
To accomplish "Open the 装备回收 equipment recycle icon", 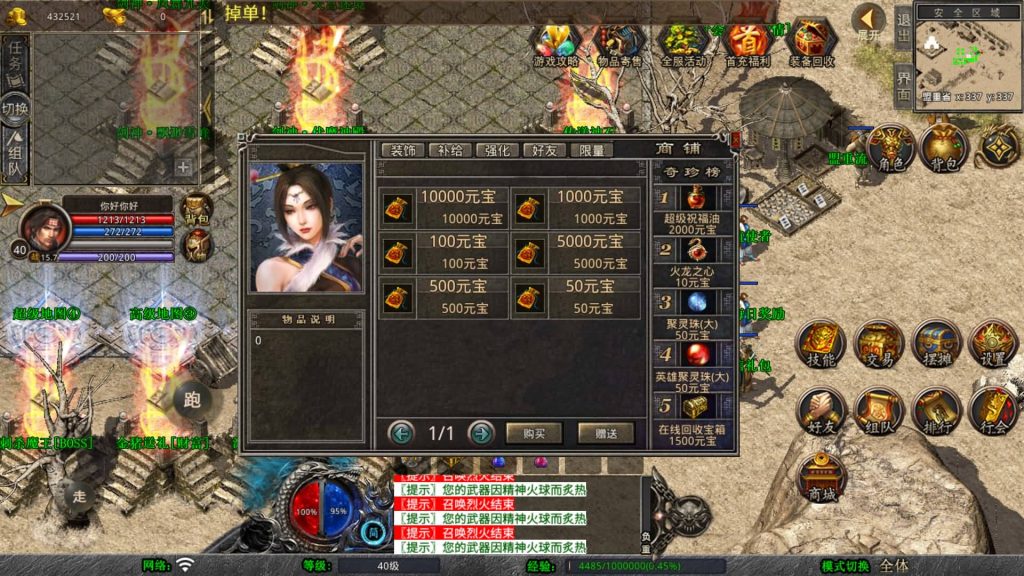I will (x=812, y=46).
